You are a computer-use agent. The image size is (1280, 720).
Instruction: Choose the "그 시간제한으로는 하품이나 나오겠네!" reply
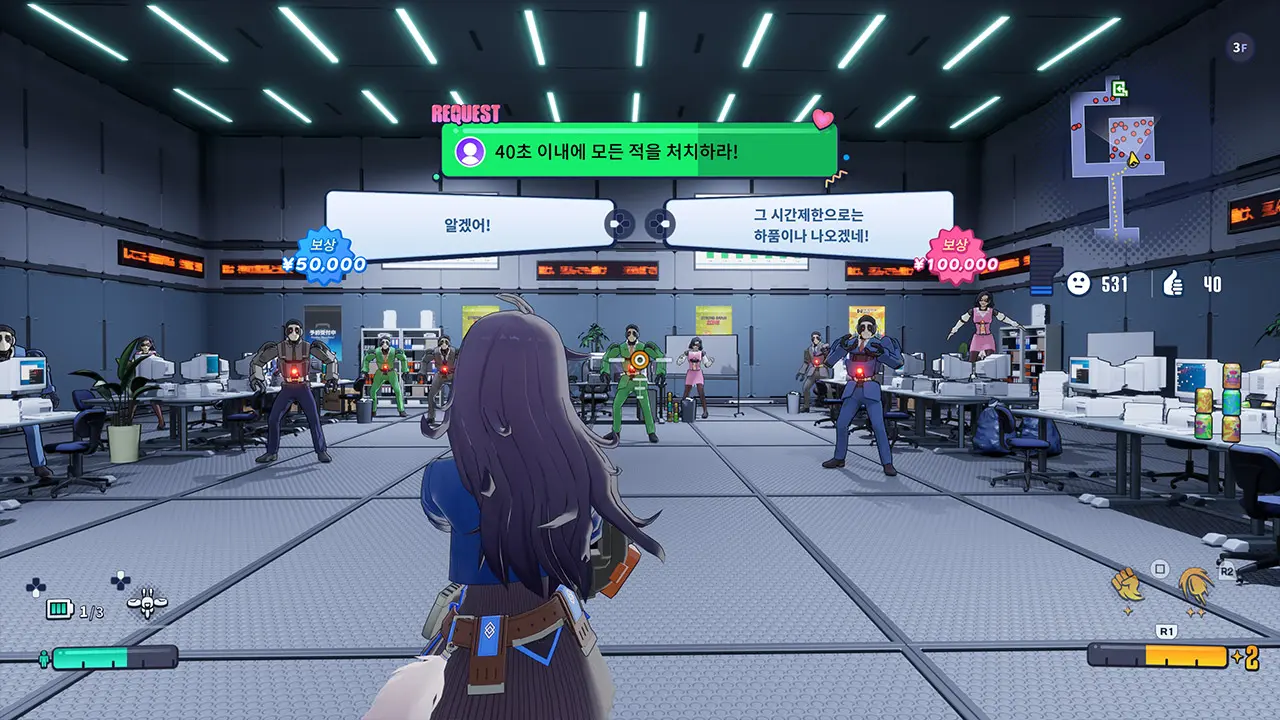point(810,225)
